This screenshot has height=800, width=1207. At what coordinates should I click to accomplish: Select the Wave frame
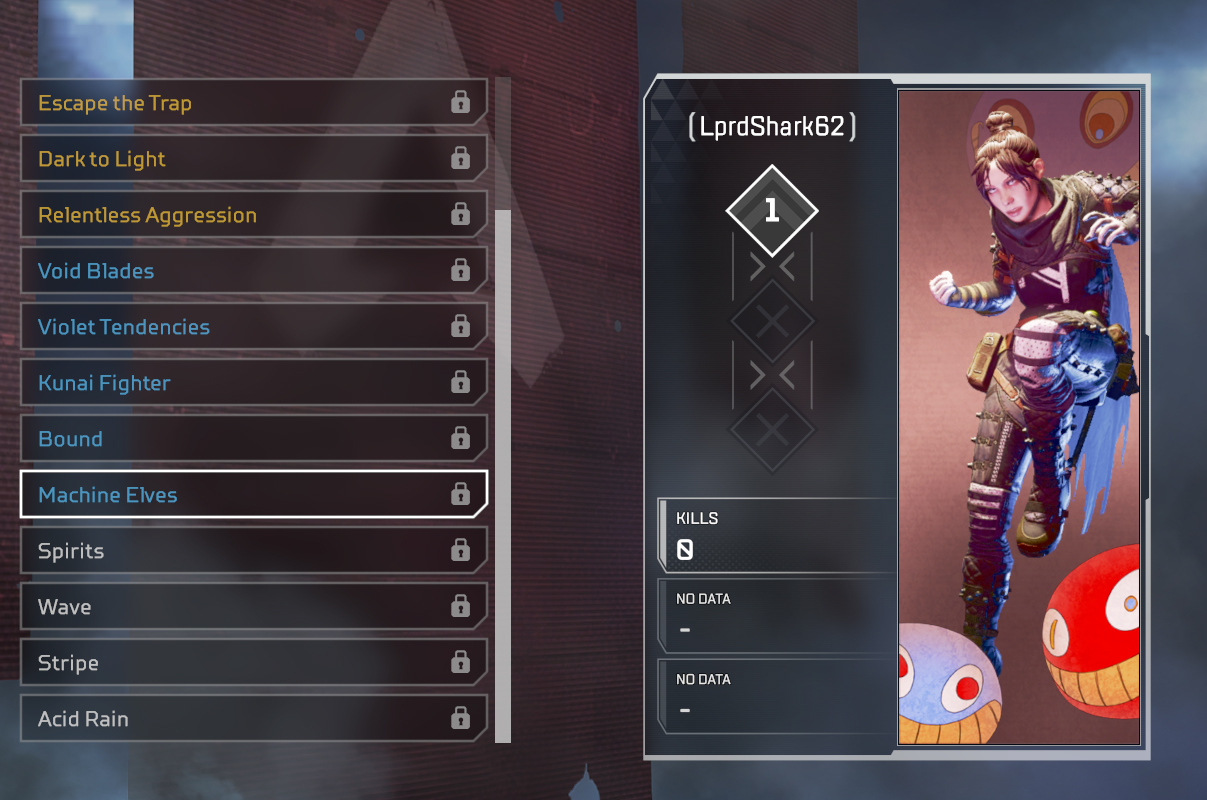[x=253, y=607]
